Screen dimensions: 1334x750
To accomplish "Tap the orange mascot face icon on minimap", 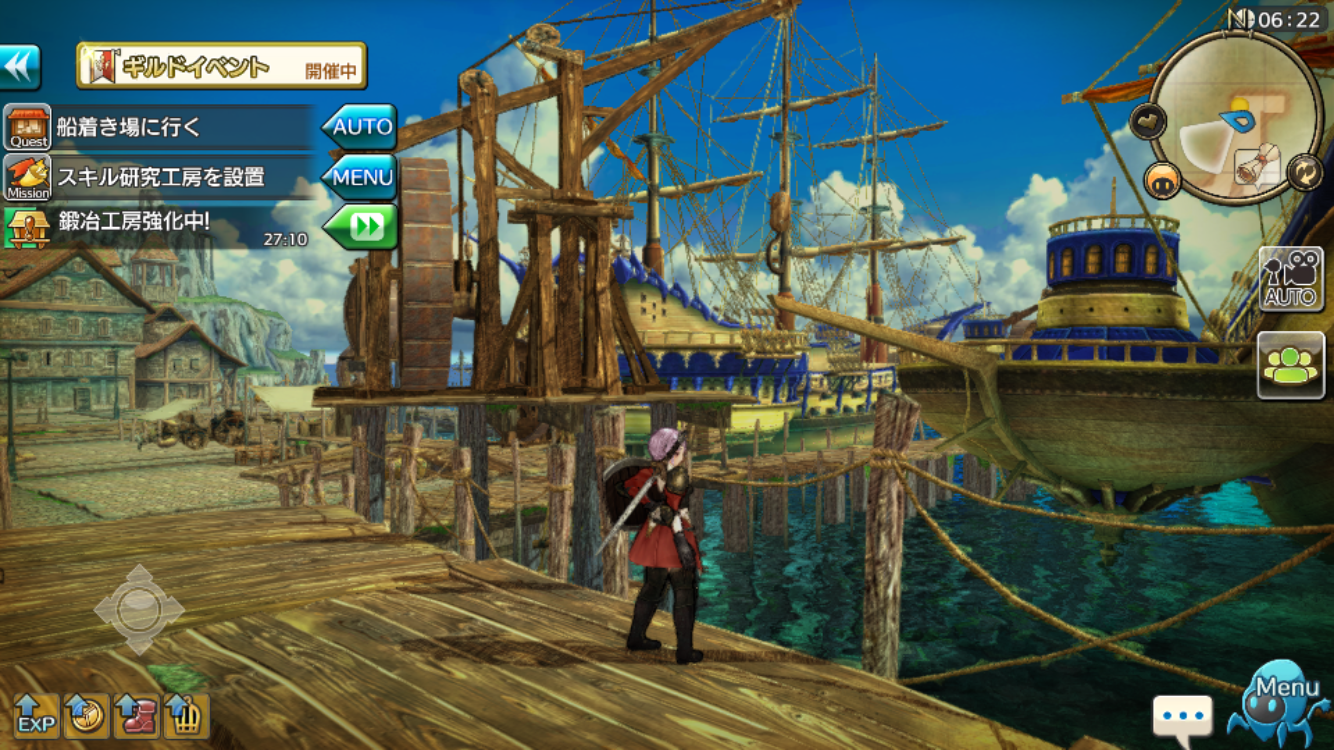I will [x=1163, y=180].
